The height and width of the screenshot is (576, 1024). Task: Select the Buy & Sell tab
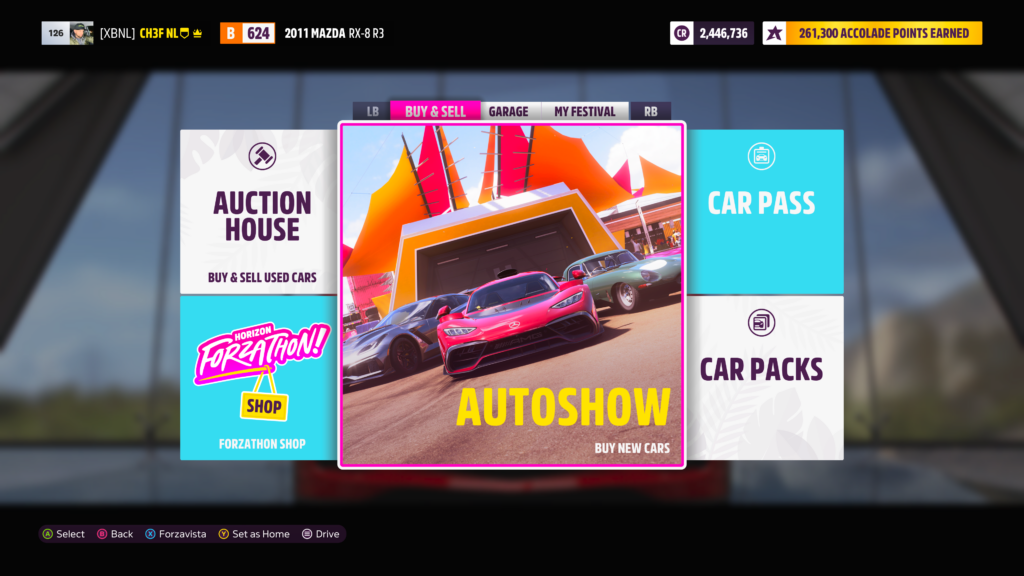[x=435, y=111]
